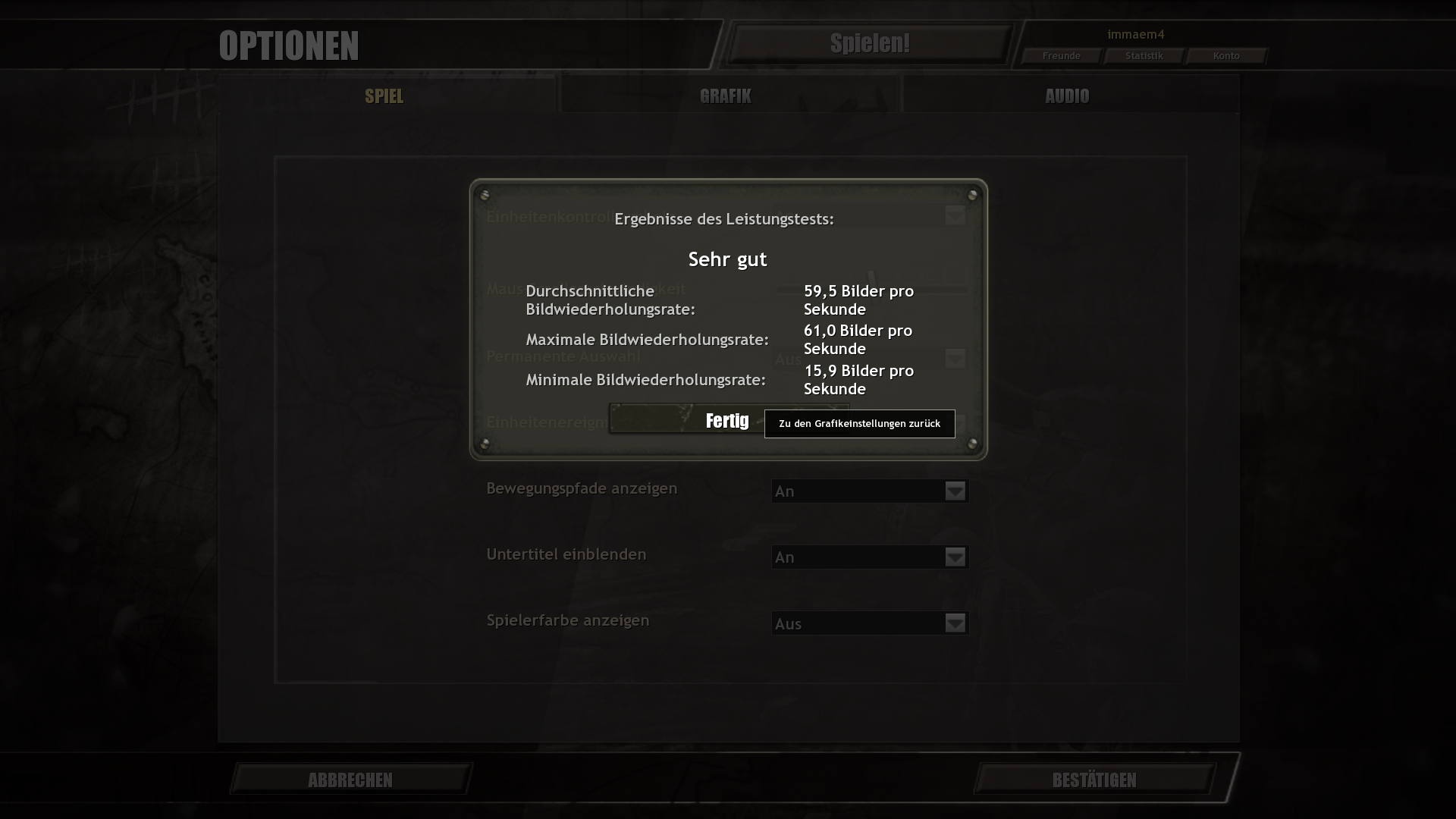Viewport: 1456px width, 819px height.
Task: Click the ABBRECHEN button
Action: 350,780
